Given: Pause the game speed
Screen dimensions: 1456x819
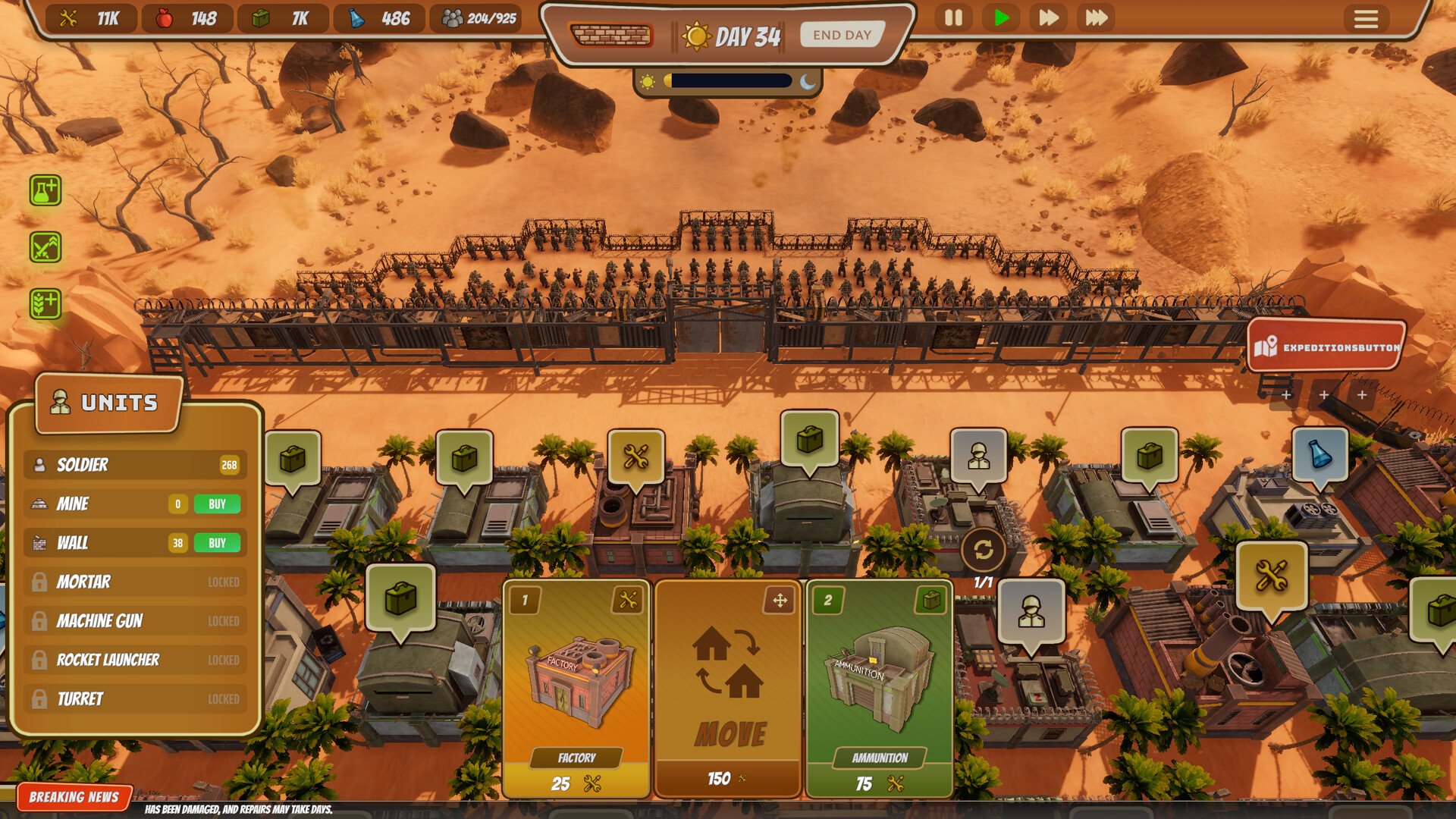Looking at the screenshot, I should (953, 17).
